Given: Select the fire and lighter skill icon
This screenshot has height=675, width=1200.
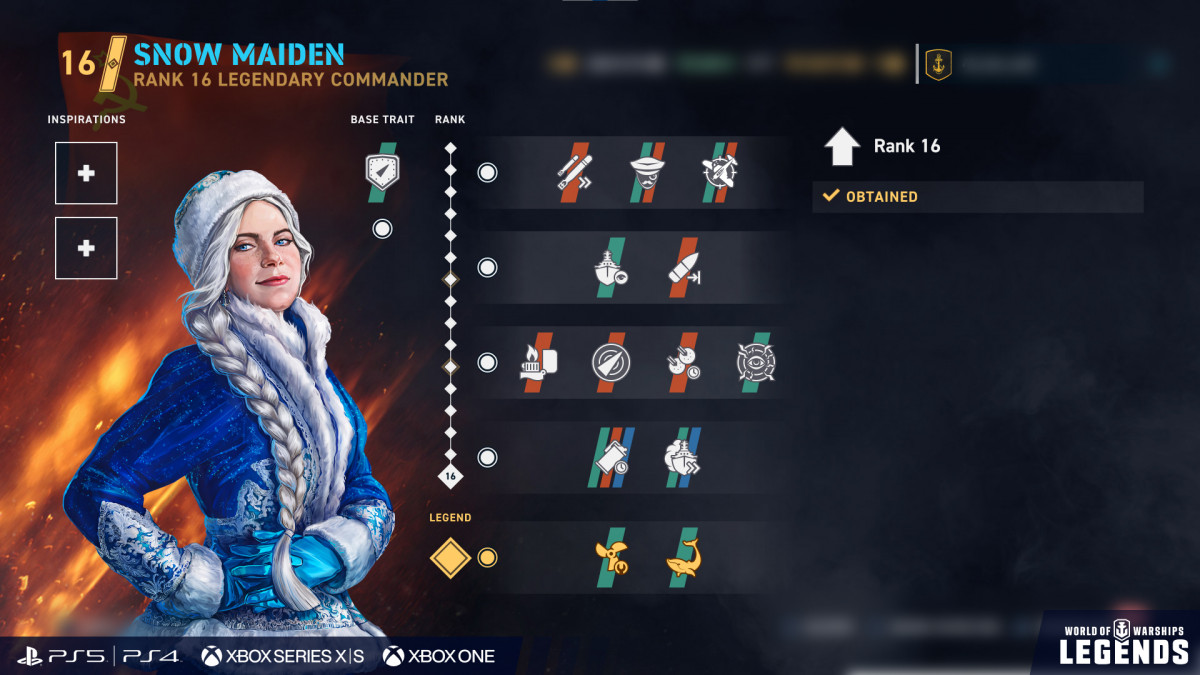Looking at the screenshot, I should click(538, 362).
